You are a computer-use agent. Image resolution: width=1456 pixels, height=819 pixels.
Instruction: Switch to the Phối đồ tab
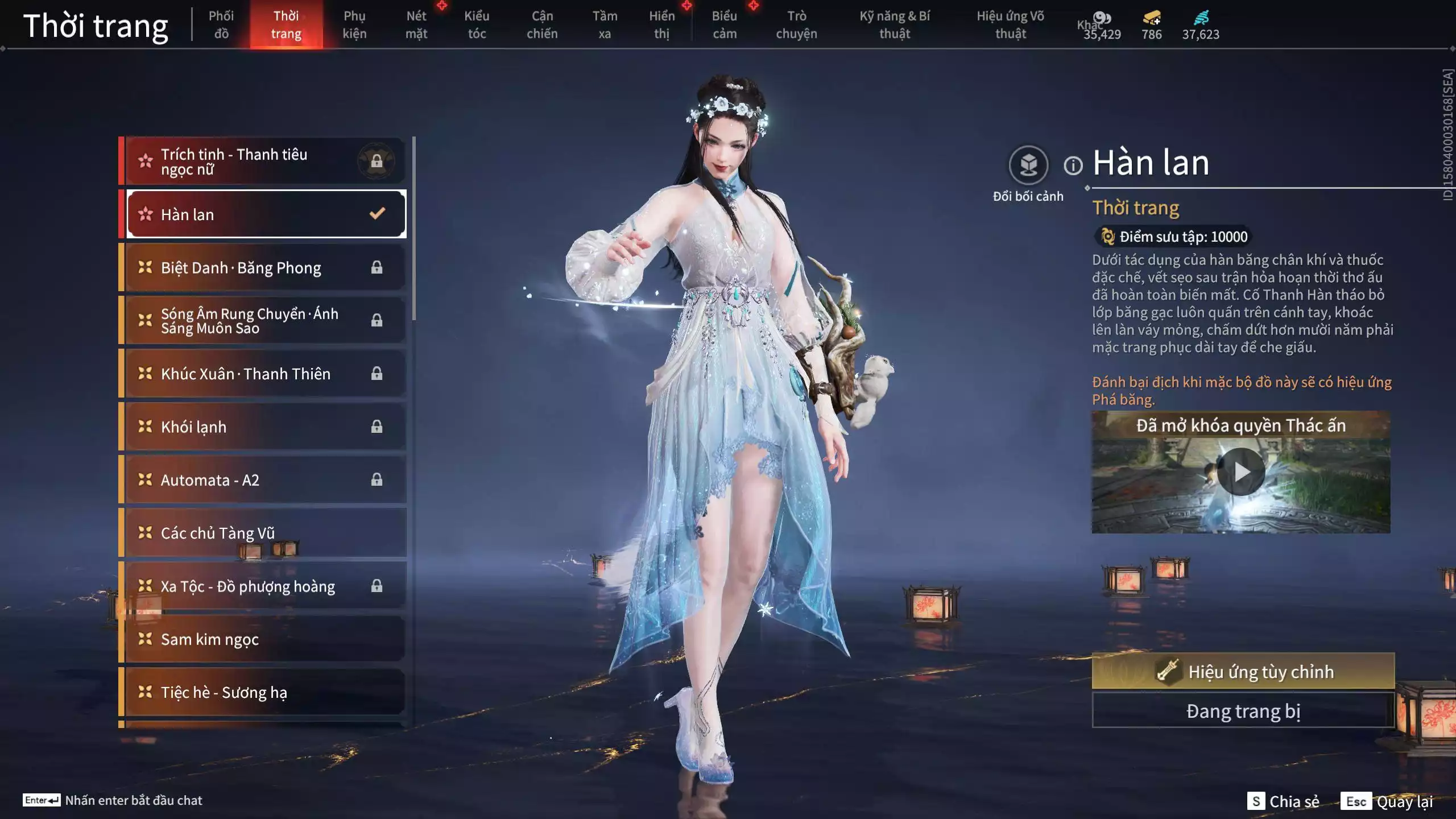(222, 24)
